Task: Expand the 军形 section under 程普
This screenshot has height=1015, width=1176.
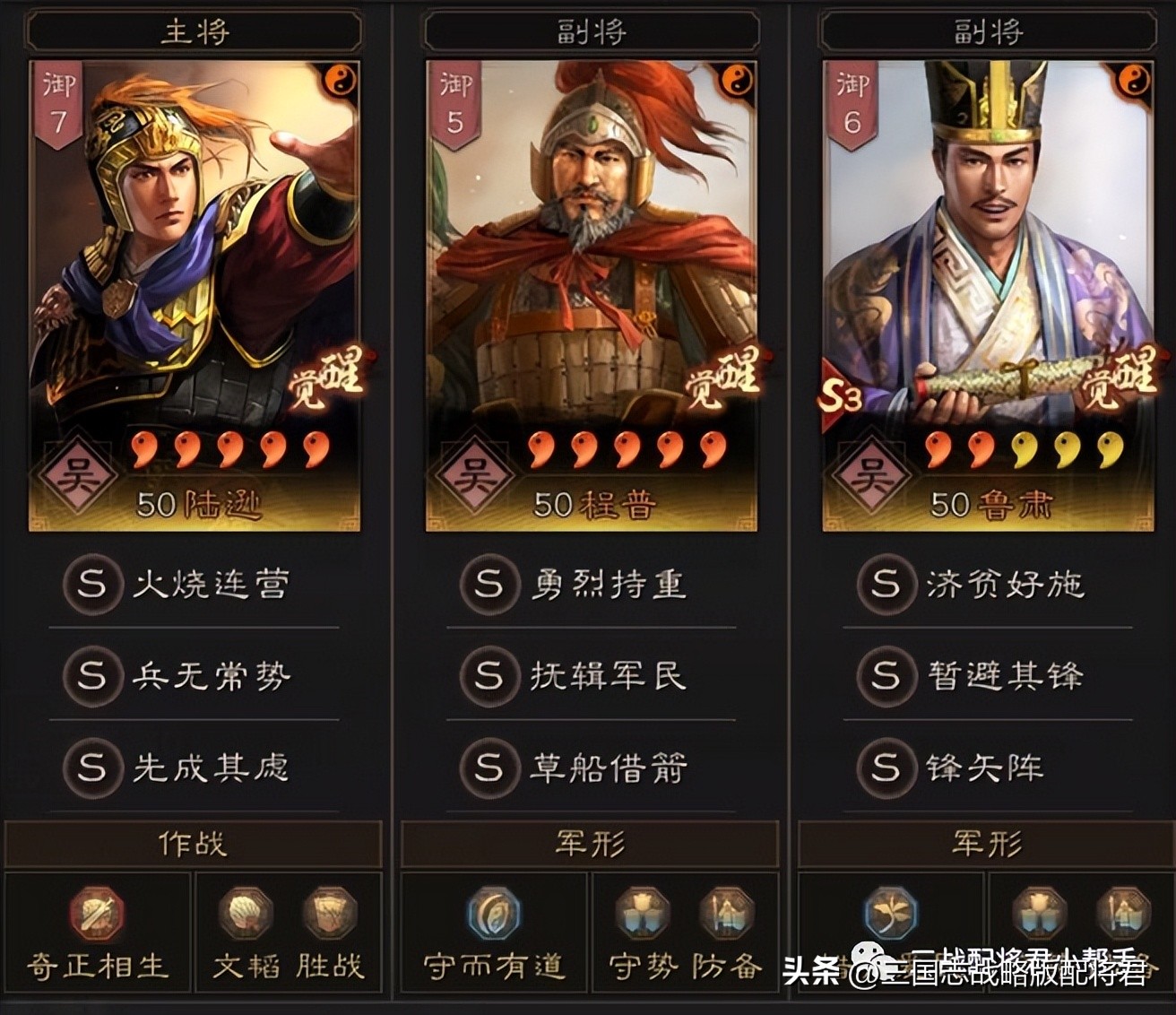Action: [588, 843]
